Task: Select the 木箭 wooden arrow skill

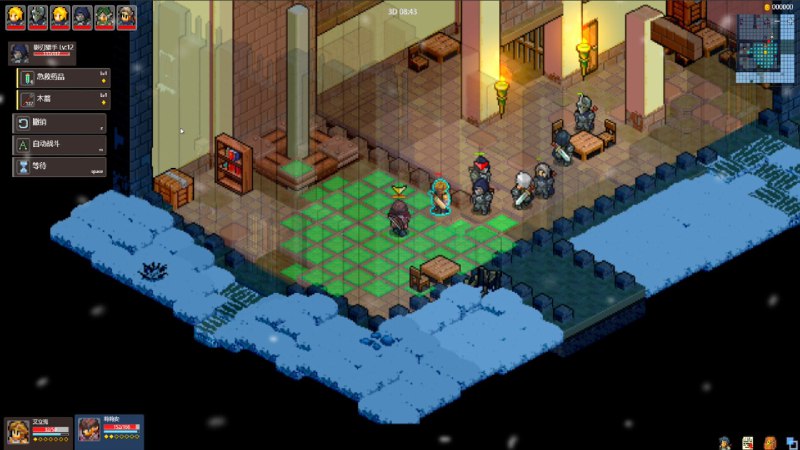Action: click(x=61, y=99)
